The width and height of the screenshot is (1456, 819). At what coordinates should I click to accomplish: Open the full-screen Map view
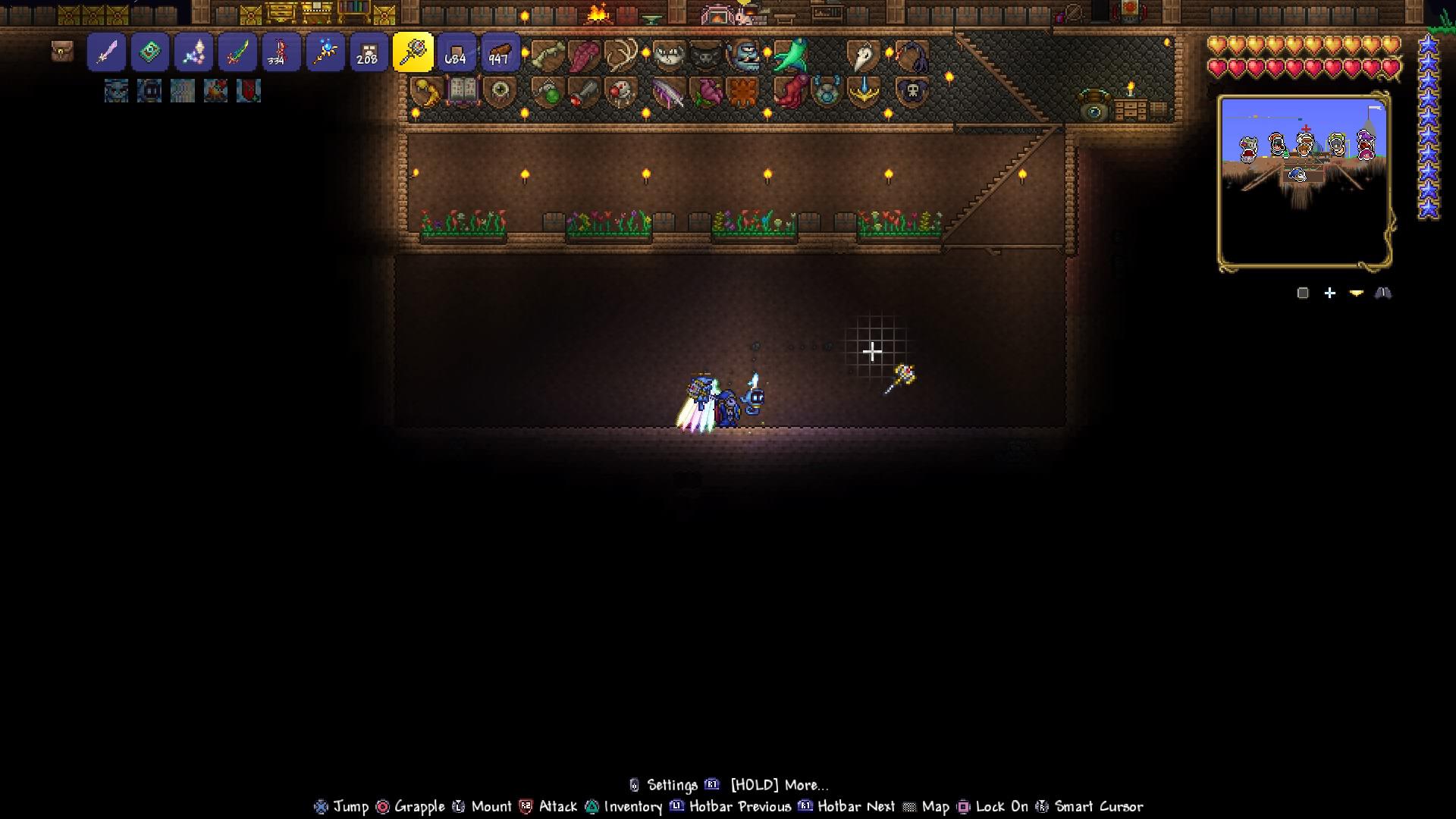point(938,807)
